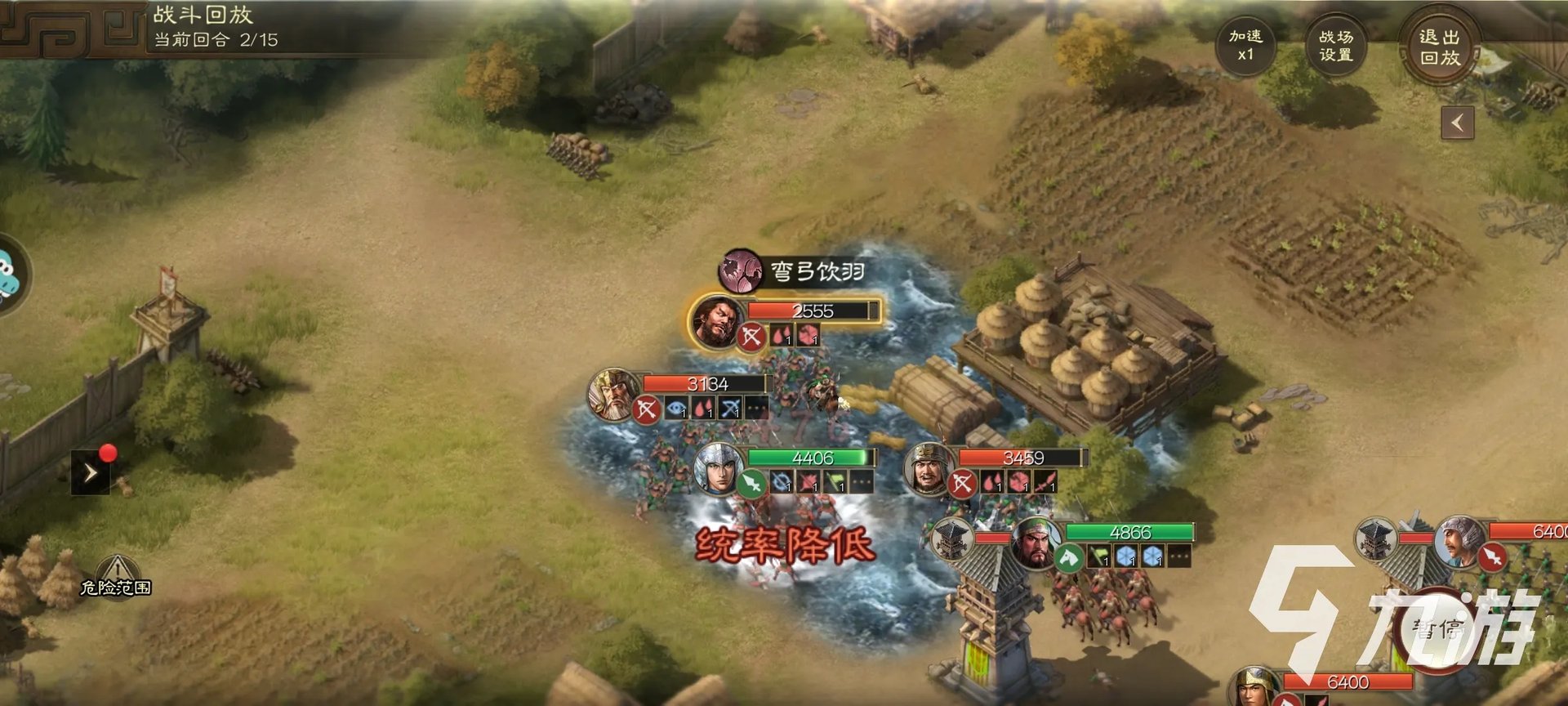Click a red bleed debuff icon under the 3459 general
The image size is (1568, 706).
click(992, 482)
